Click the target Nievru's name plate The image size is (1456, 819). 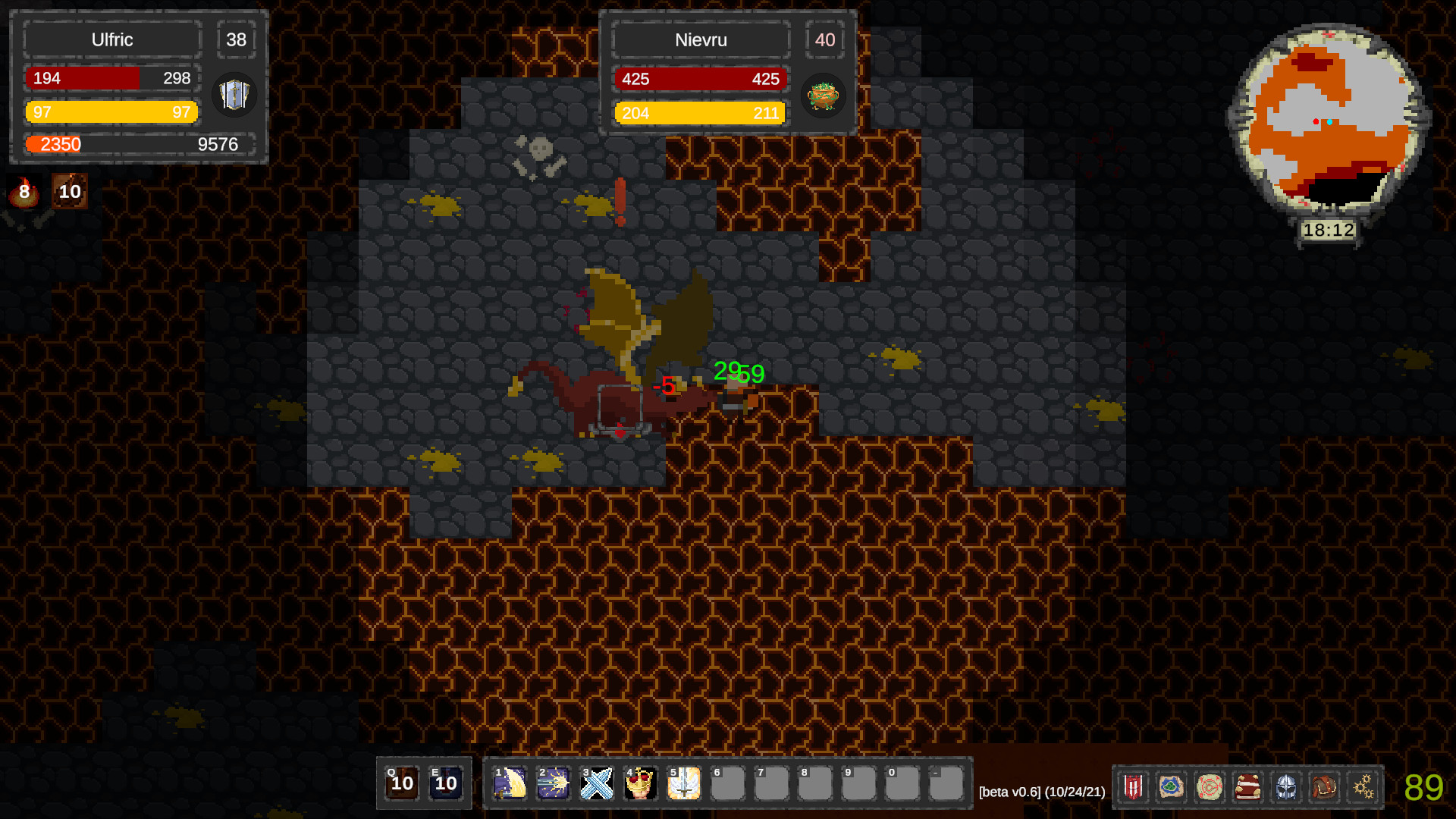[701, 40]
